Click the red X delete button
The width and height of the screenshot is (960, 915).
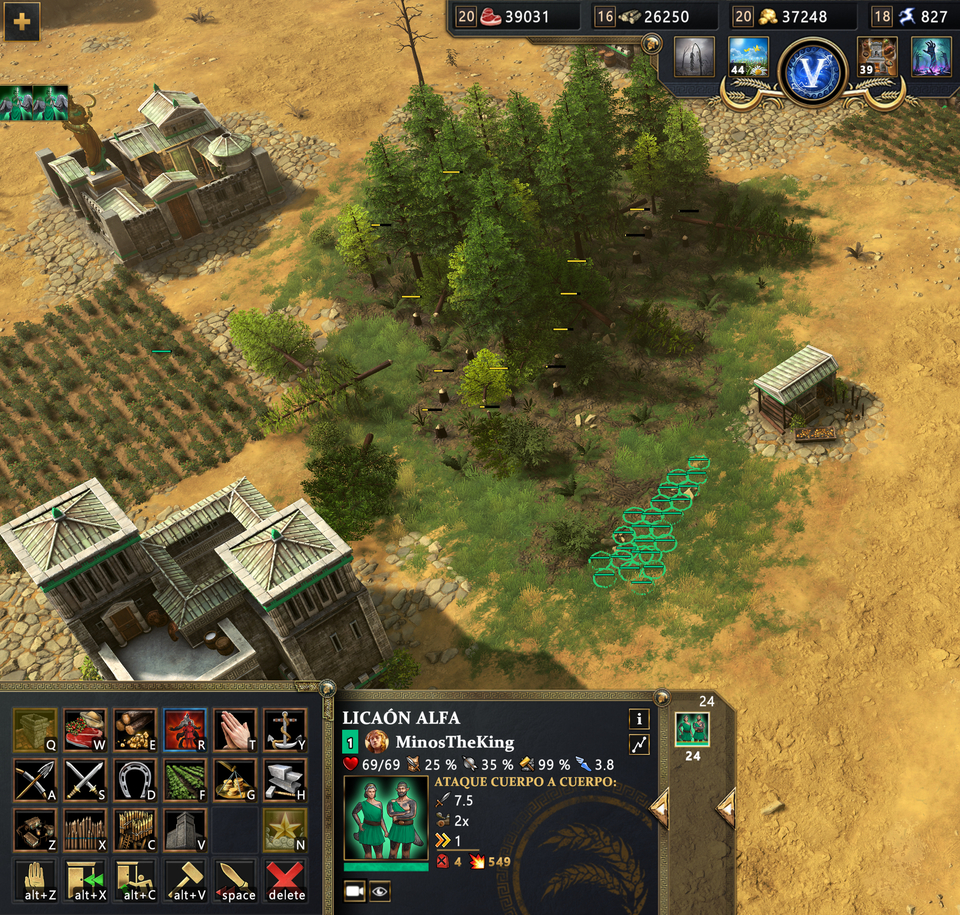(285, 880)
